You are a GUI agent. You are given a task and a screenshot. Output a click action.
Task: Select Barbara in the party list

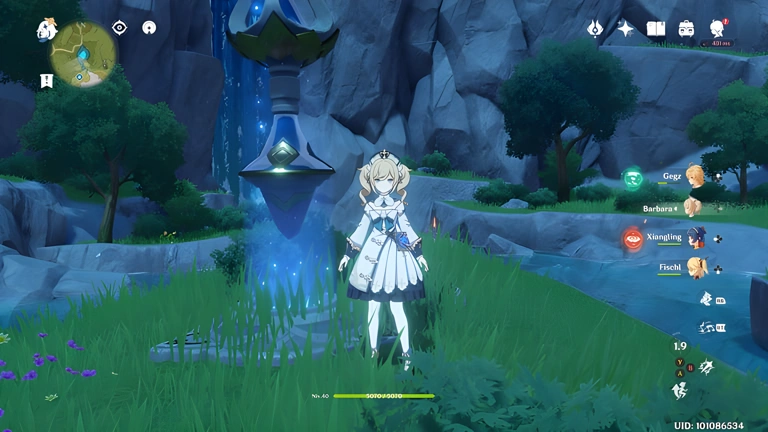point(692,207)
